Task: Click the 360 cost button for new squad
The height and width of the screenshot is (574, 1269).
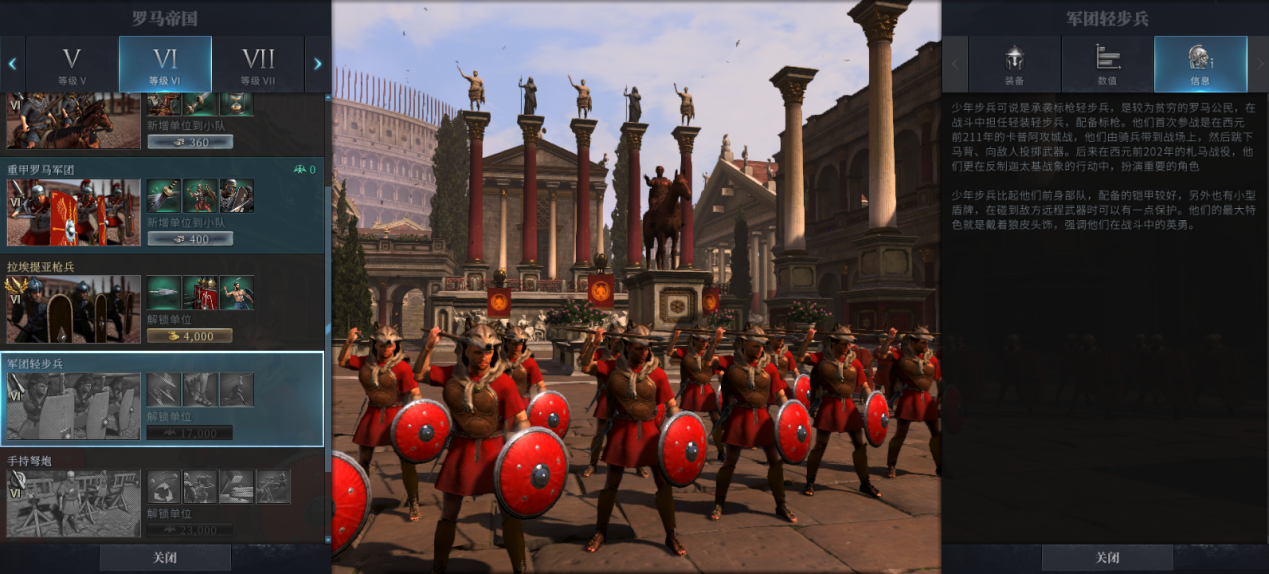Action: pos(190,142)
